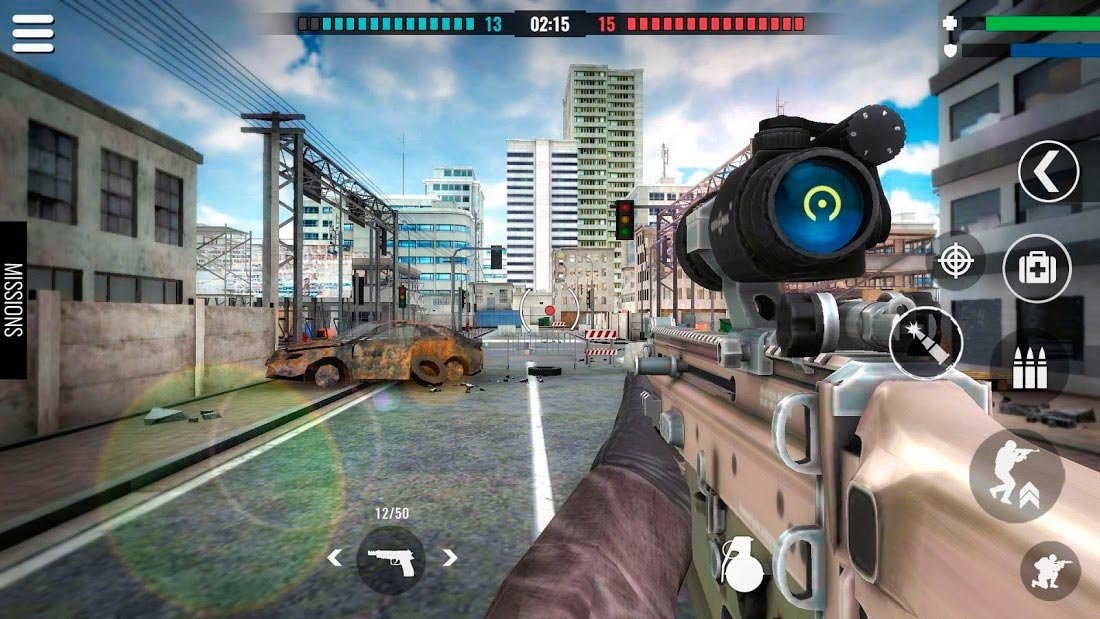
Task: Use the medkit button
Action: [1037, 268]
